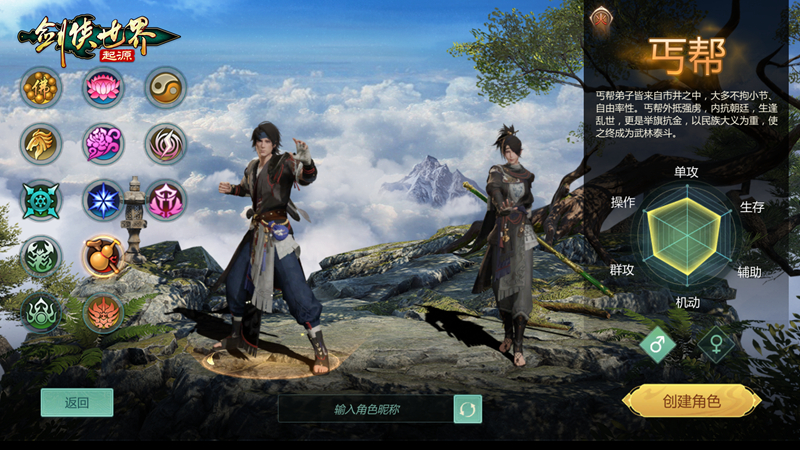Select the pink masked emblem sect icon
800x450 pixels.
click(x=165, y=200)
